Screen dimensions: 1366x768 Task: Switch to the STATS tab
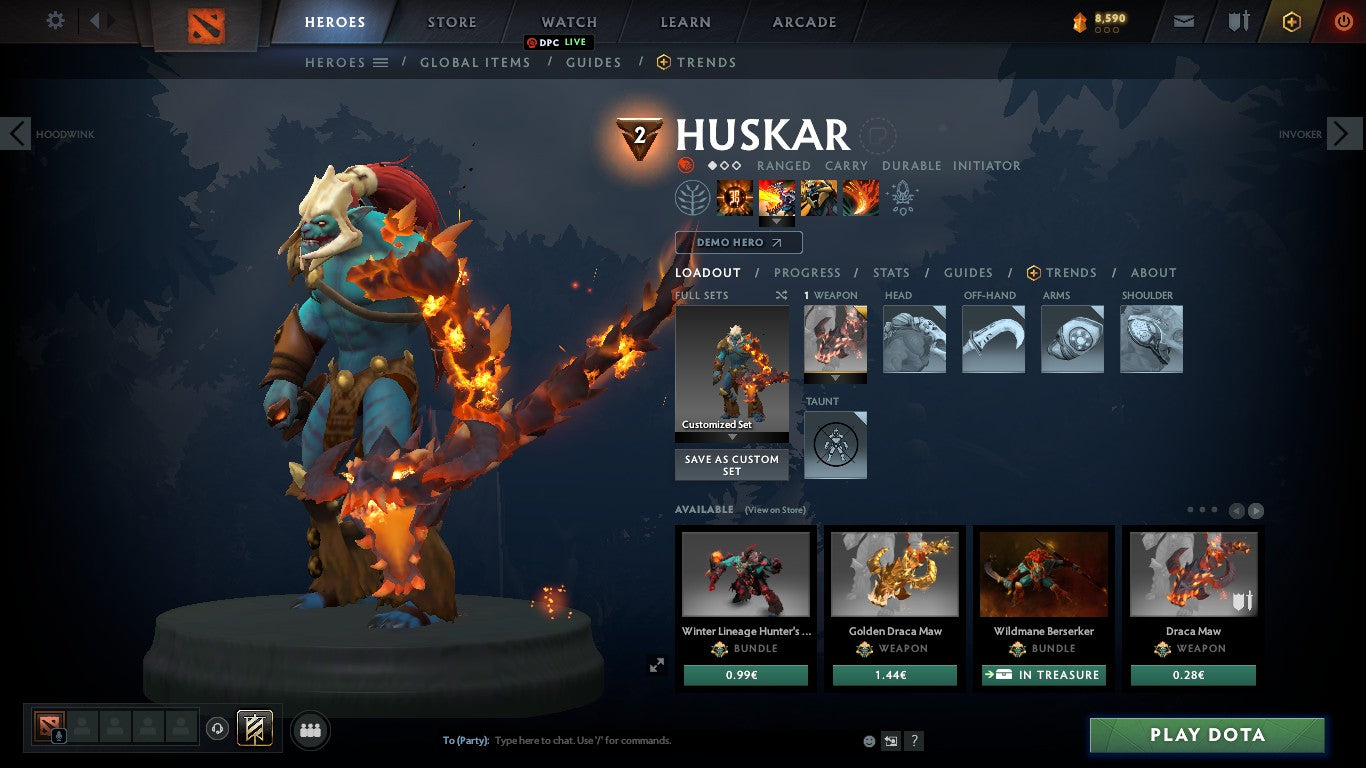[x=890, y=272]
